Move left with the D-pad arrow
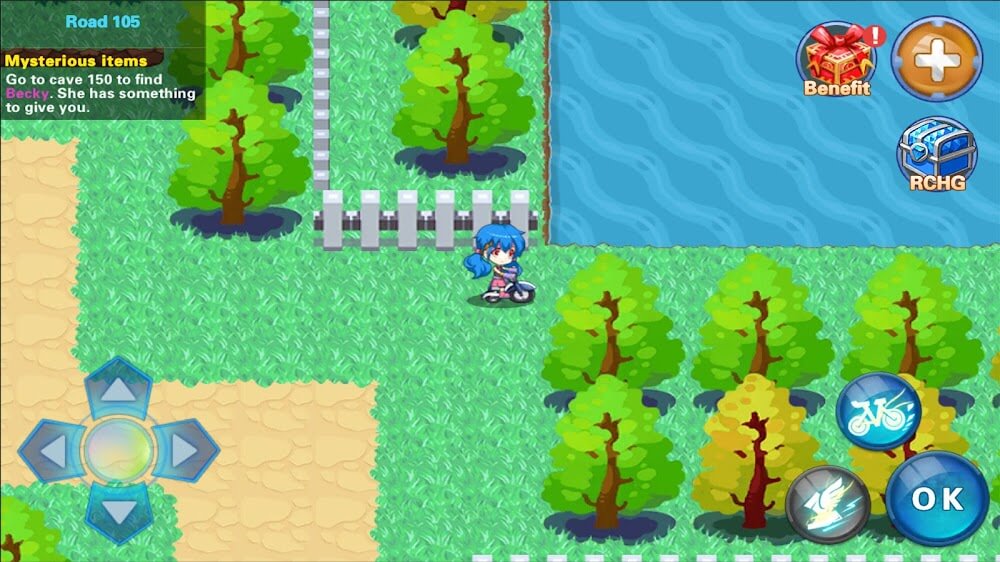Screen dimensions: 1000x562 pos(52,451)
